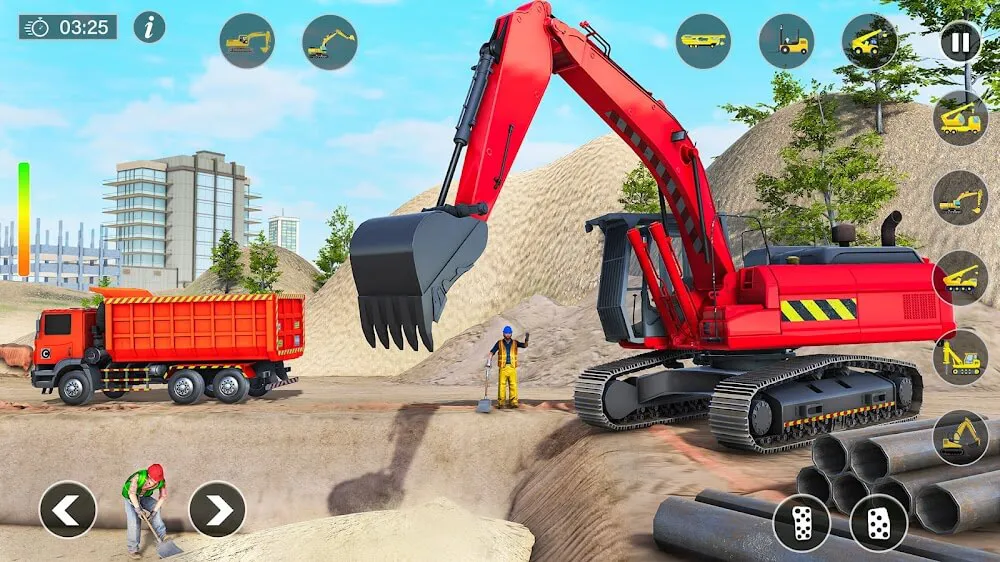Open the info panel
Screen dimensions: 1000x562
pos(149,27)
